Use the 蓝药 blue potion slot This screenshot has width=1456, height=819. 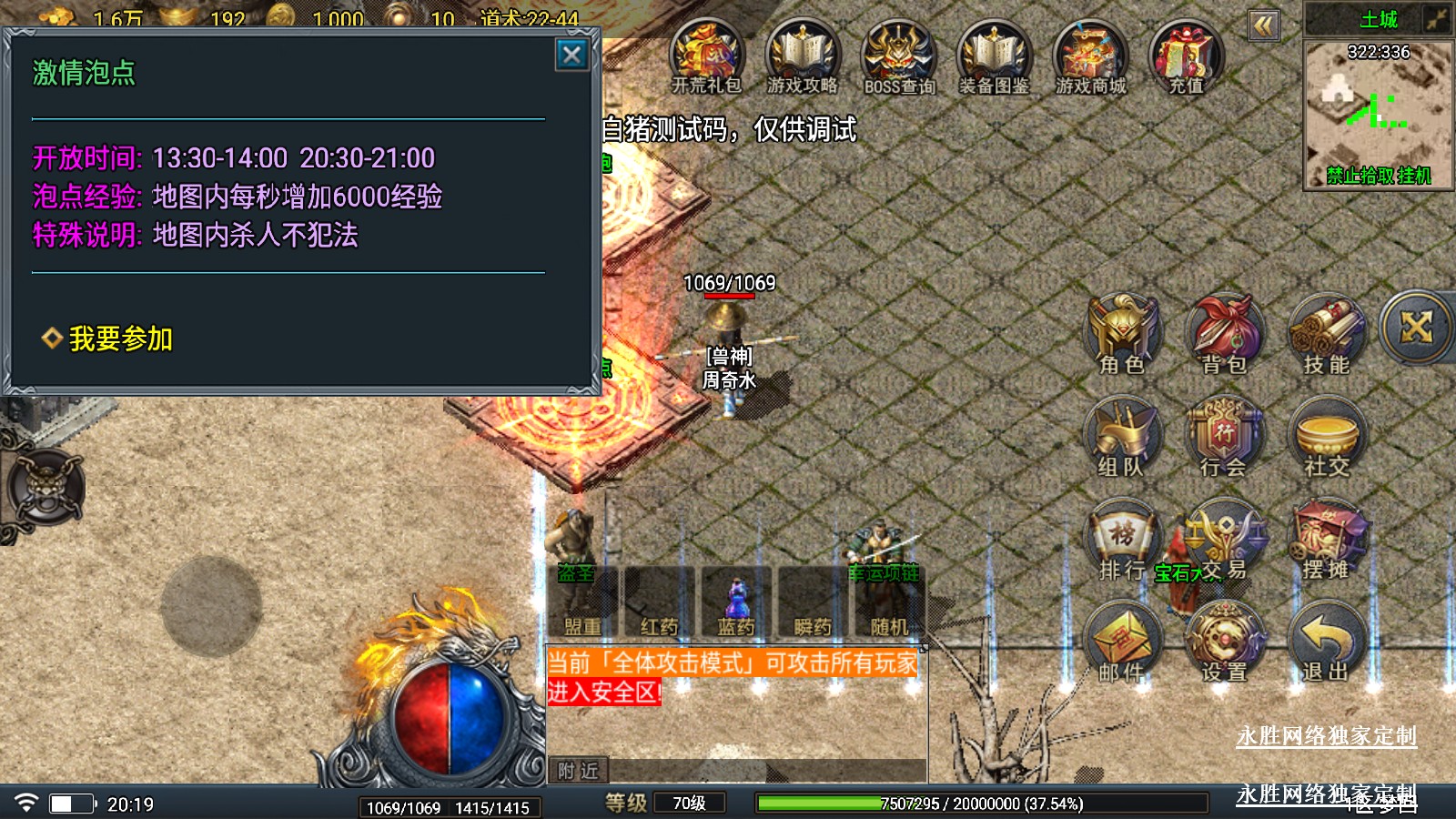click(x=735, y=602)
